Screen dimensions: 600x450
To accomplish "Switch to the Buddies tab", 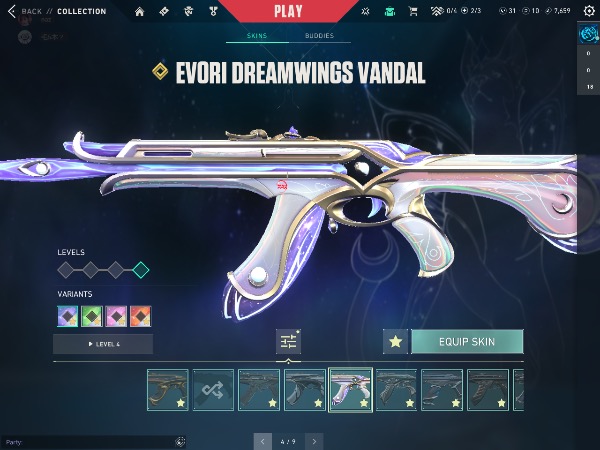I will pos(319,36).
